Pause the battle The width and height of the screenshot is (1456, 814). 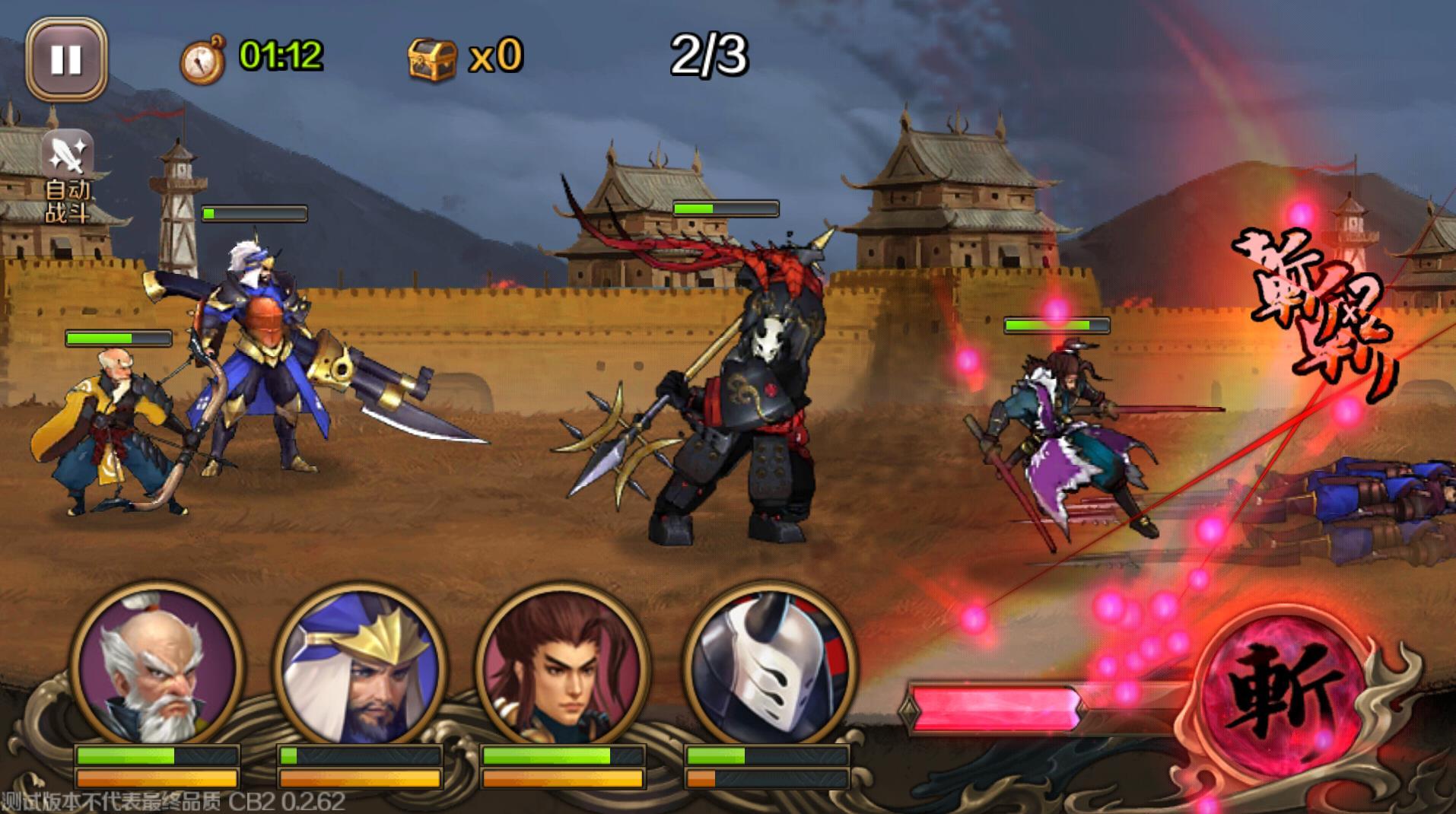(66, 59)
